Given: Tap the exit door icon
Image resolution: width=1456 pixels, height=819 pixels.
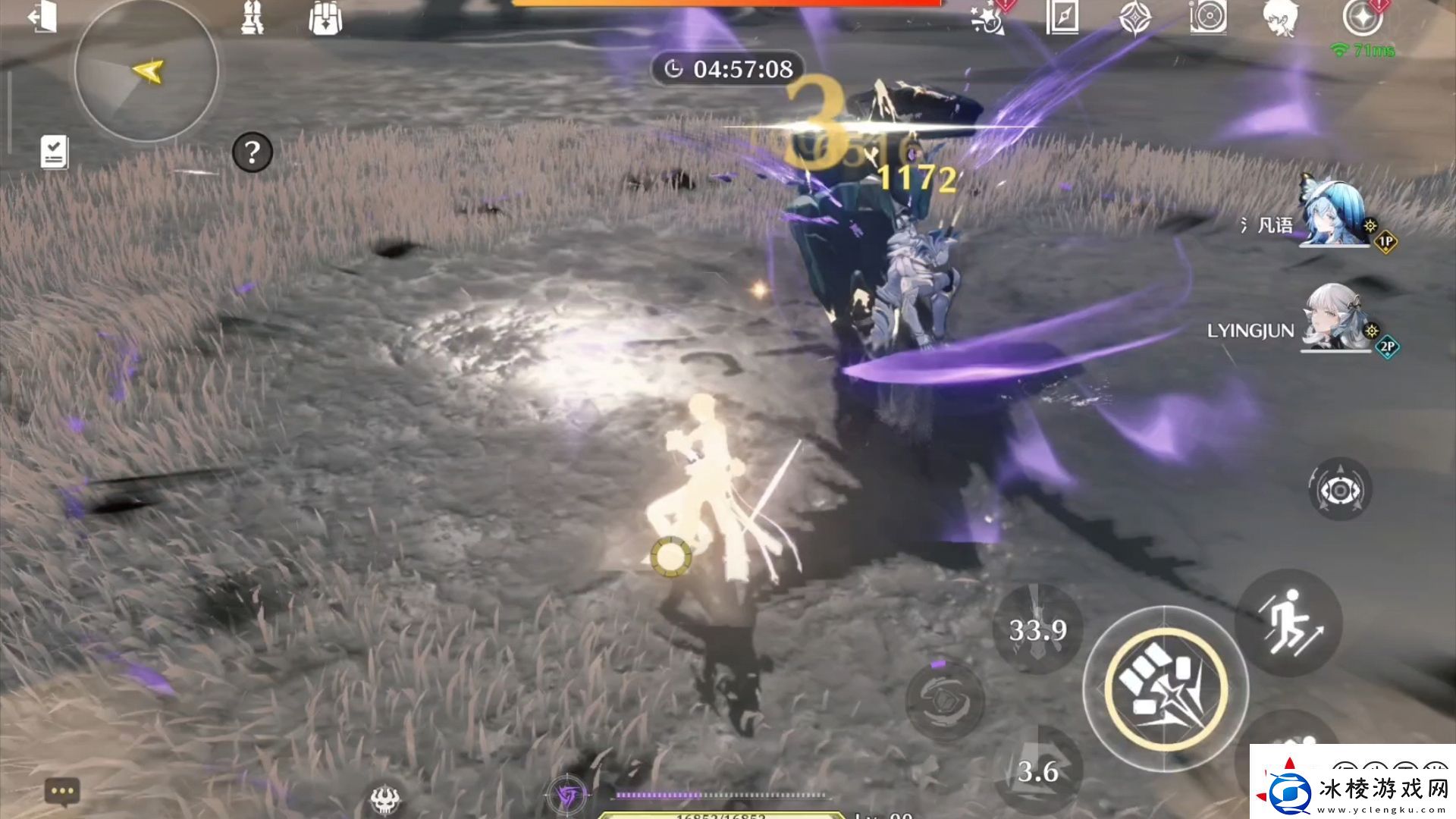Looking at the screenshot, I should point(43,17).
